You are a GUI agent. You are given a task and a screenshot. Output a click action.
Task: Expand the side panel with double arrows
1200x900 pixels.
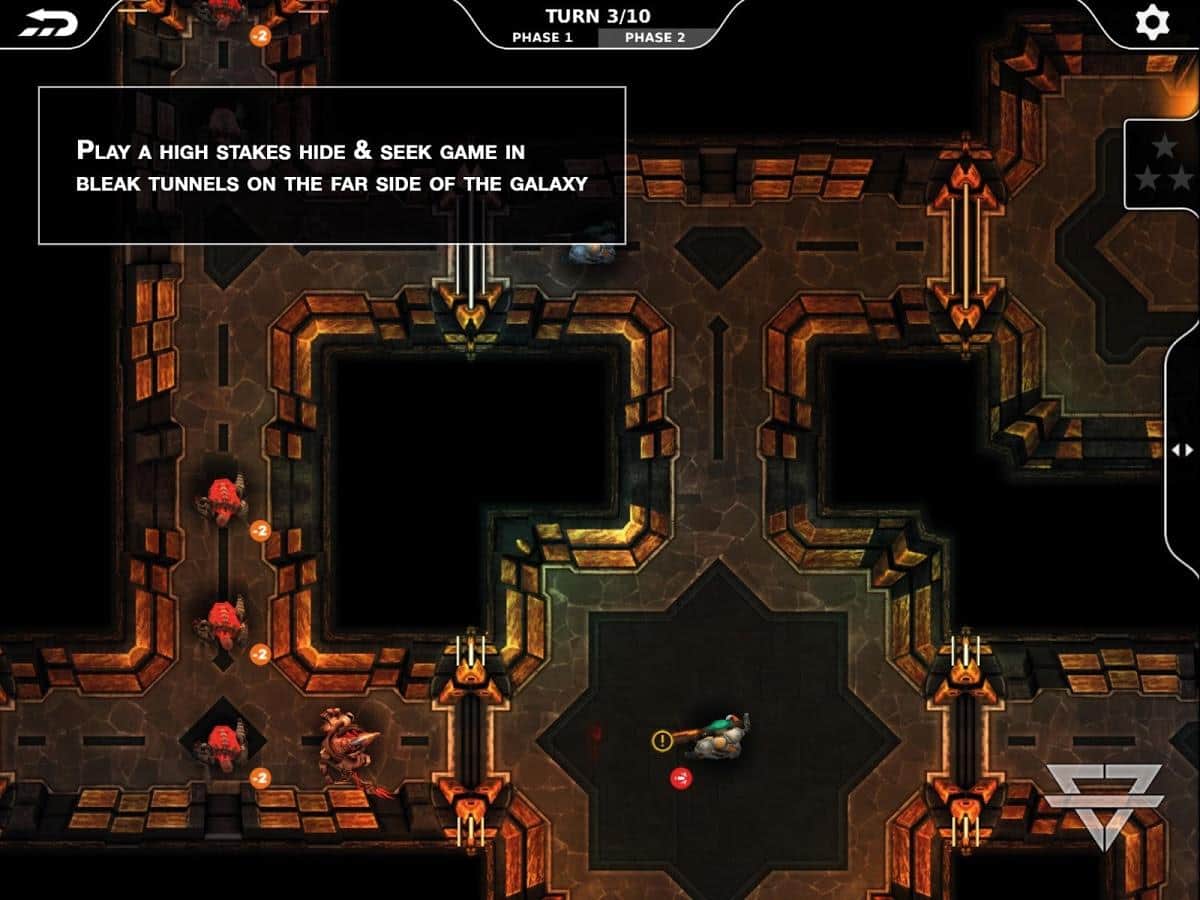point(1182,450)
